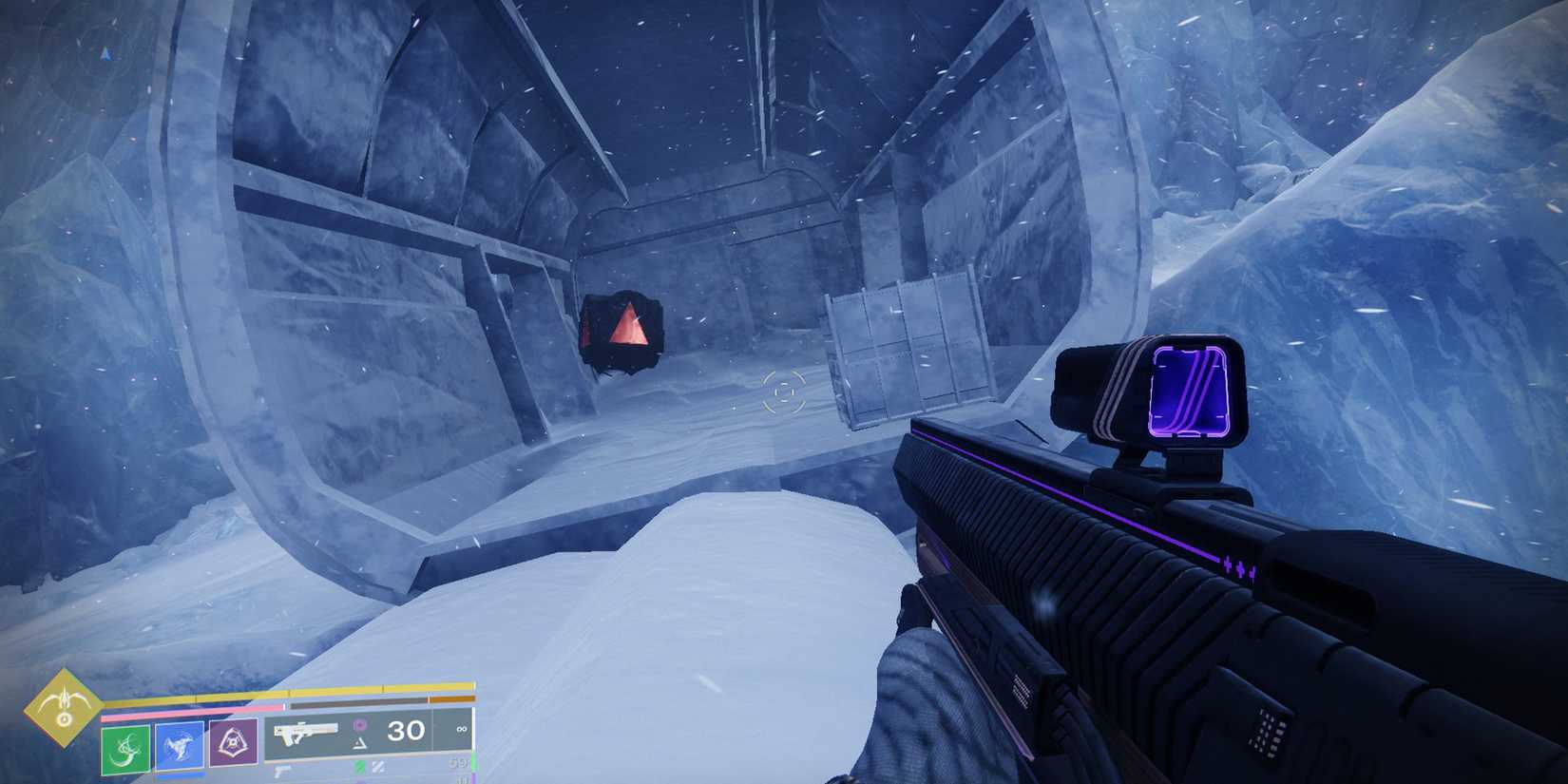
Task: Click the small sidearm icon below weapon slot
Action: coord(283,770)
